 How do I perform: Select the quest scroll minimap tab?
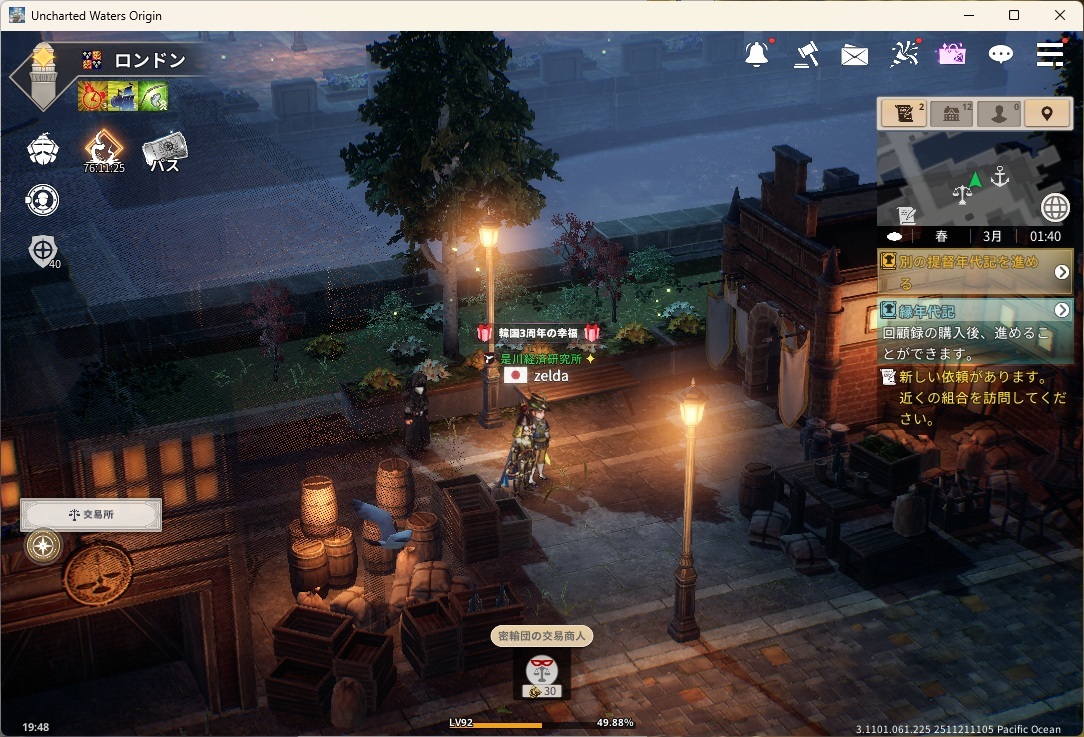point(903,113)
